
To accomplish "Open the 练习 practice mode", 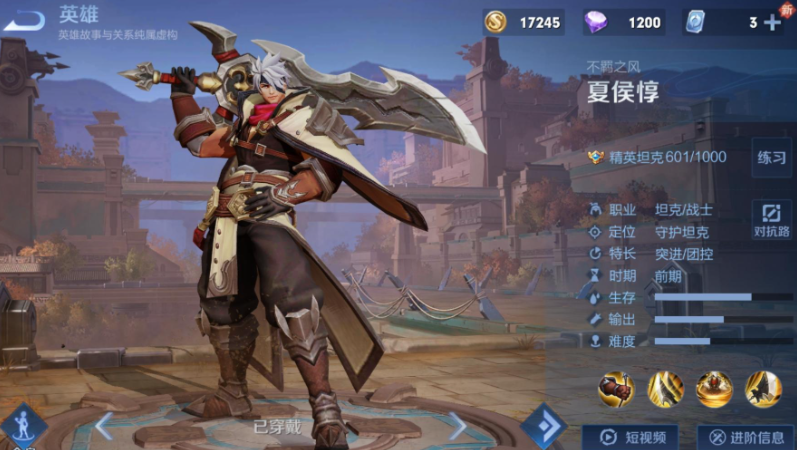I will pos(771,158).
